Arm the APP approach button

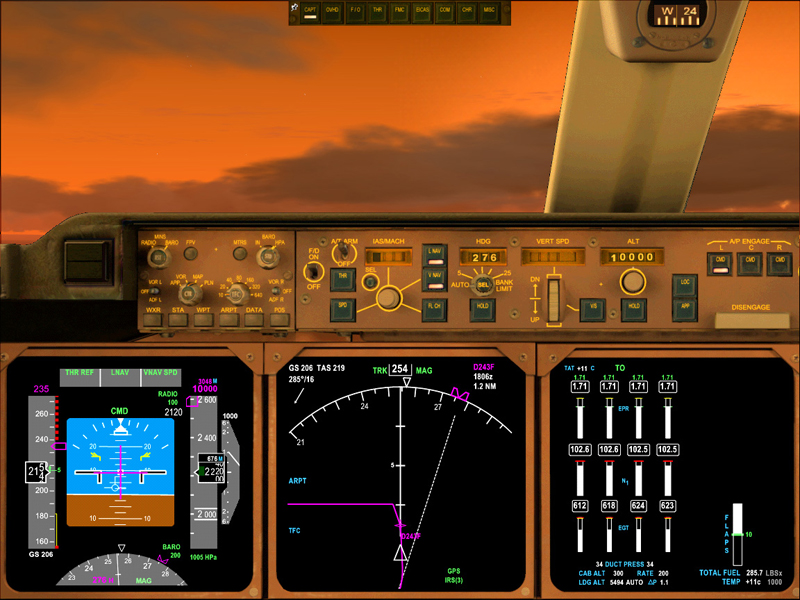click(x=684, y=310)
